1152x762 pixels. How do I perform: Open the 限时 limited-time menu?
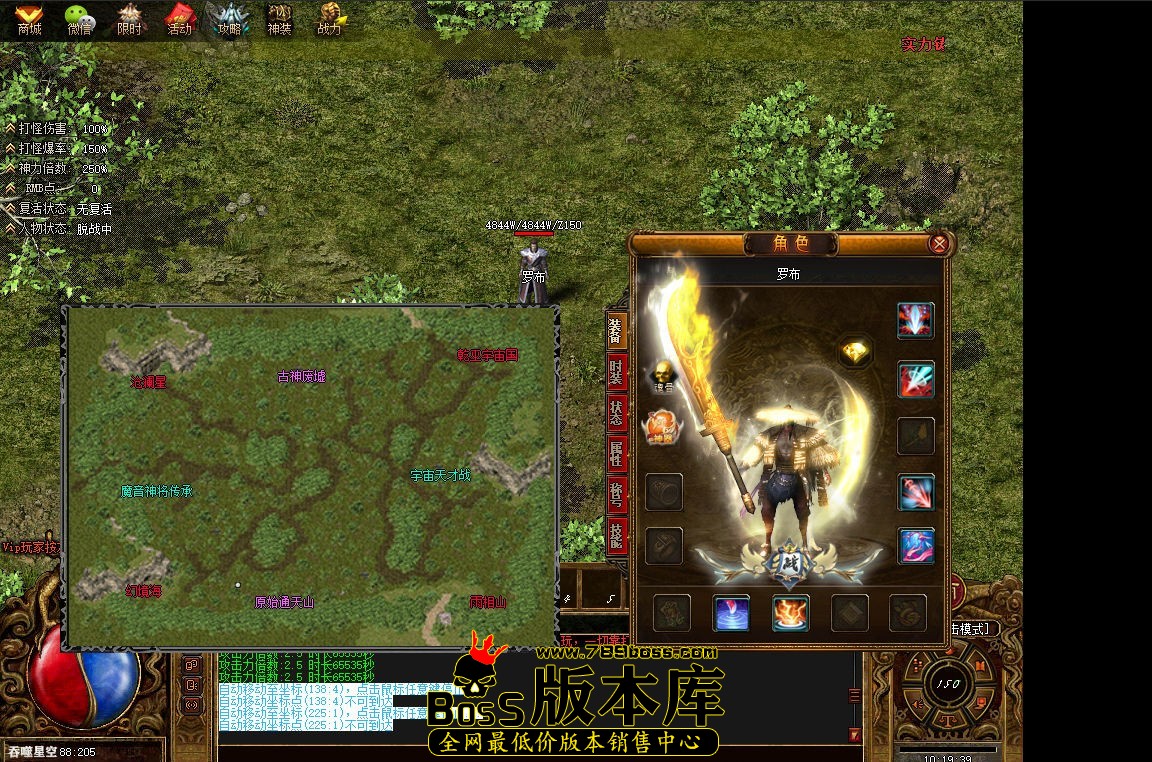(129, 18)
